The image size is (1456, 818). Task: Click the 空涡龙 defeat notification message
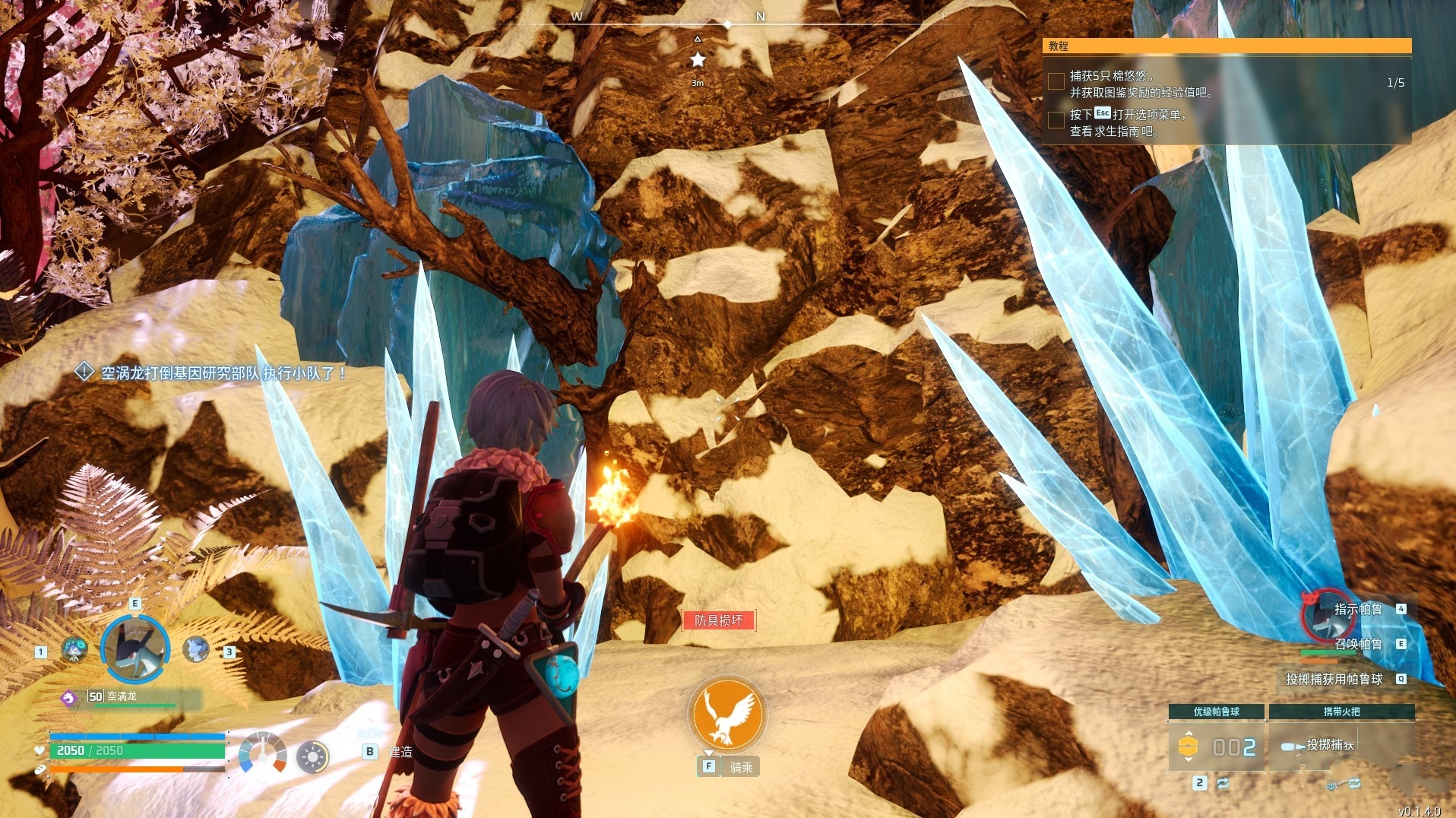point(223,373)
